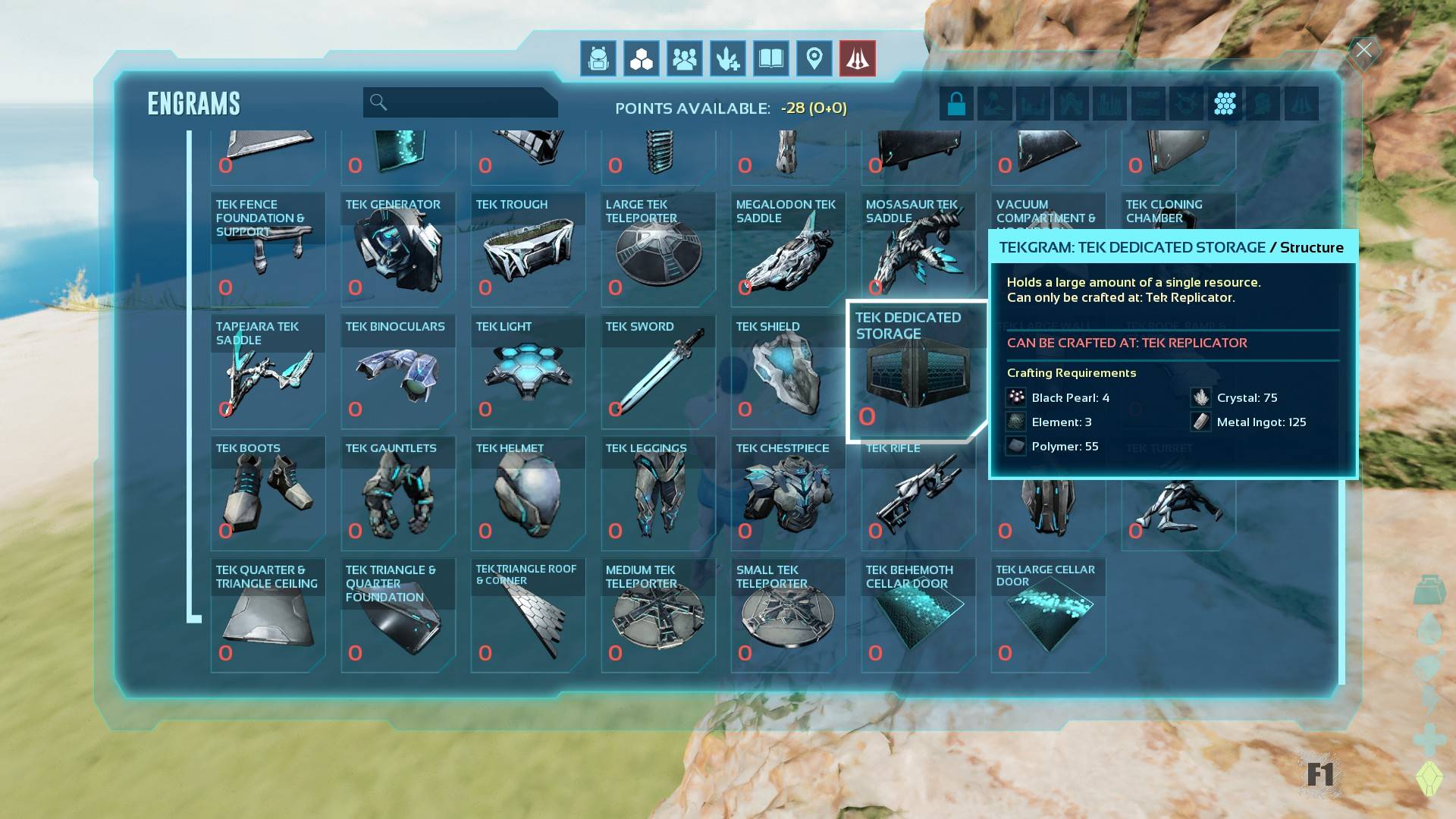Choose the Tek Trough engram
The width and height of the screenshot is (1456, 819).
click(528, 249)
